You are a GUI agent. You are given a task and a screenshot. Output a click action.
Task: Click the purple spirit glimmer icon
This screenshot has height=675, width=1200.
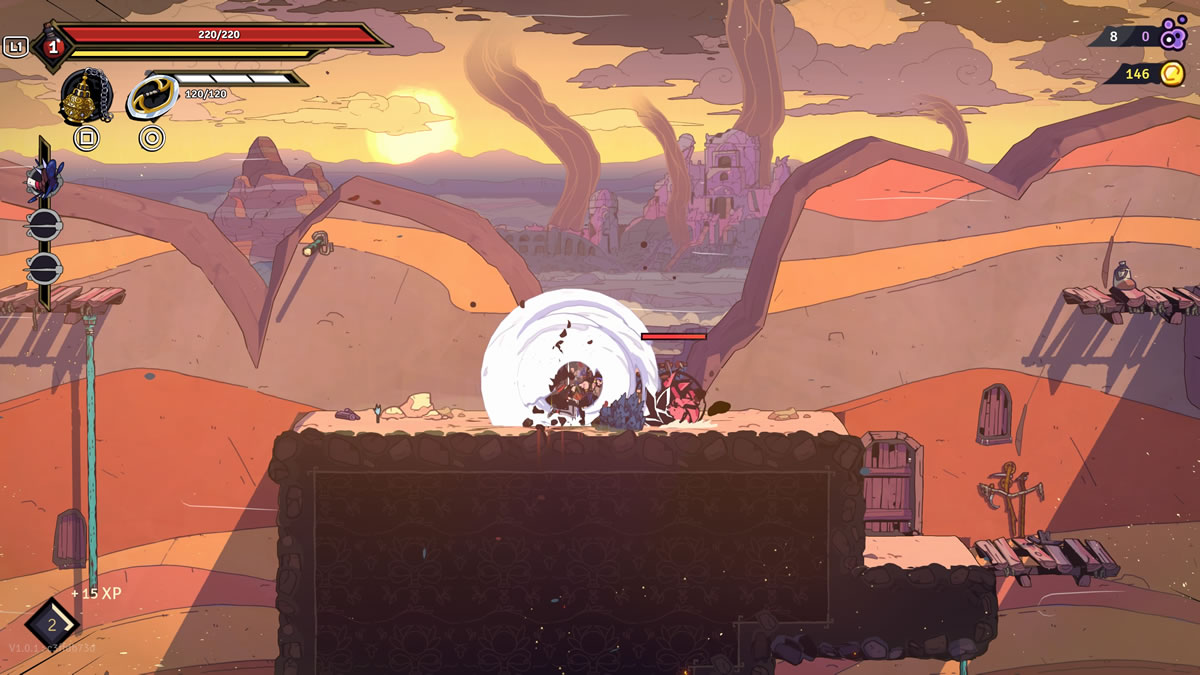tap(1173, 34)
